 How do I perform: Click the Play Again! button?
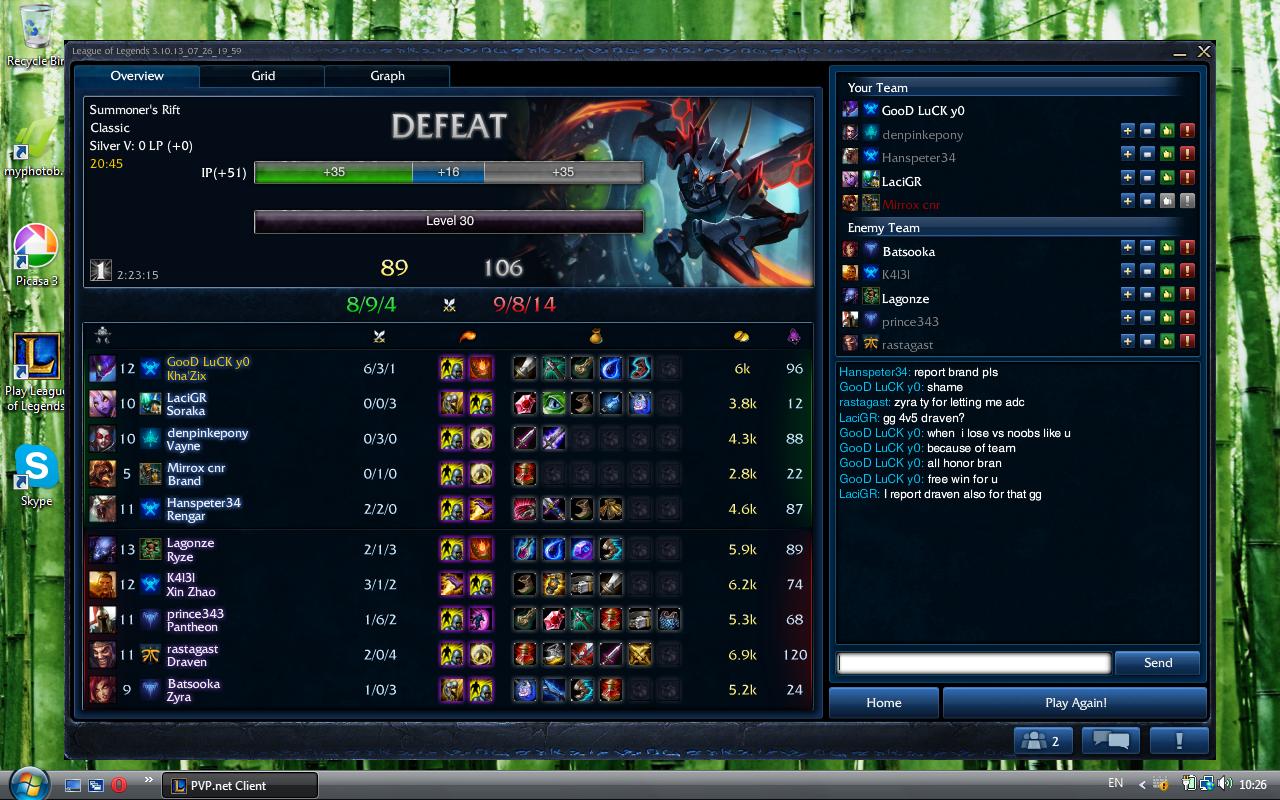[x=1075, y=702]
